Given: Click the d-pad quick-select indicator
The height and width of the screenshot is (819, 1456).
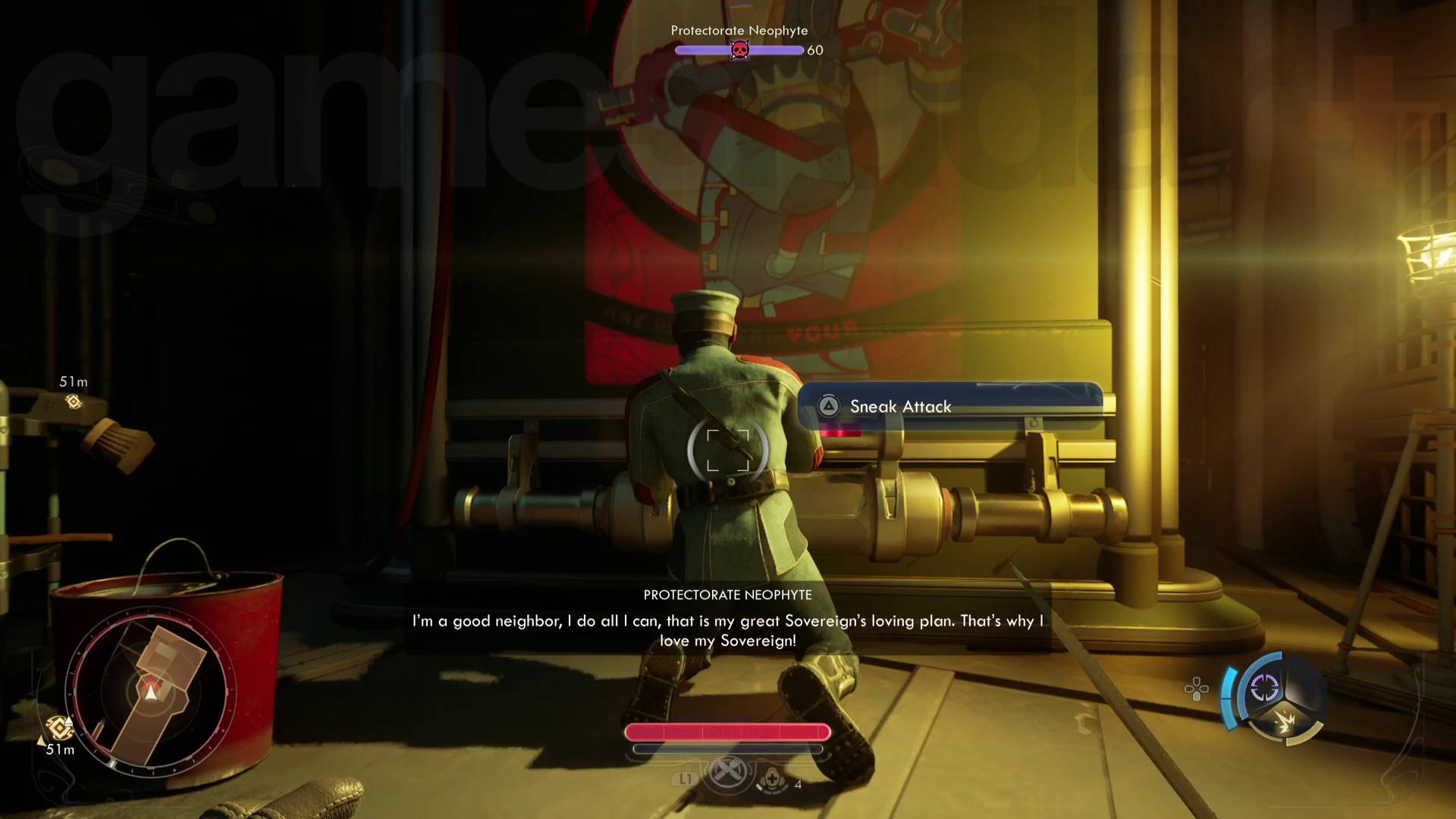Looking at the screenshot, I should pyautogui.click(x=1197, y=689).
